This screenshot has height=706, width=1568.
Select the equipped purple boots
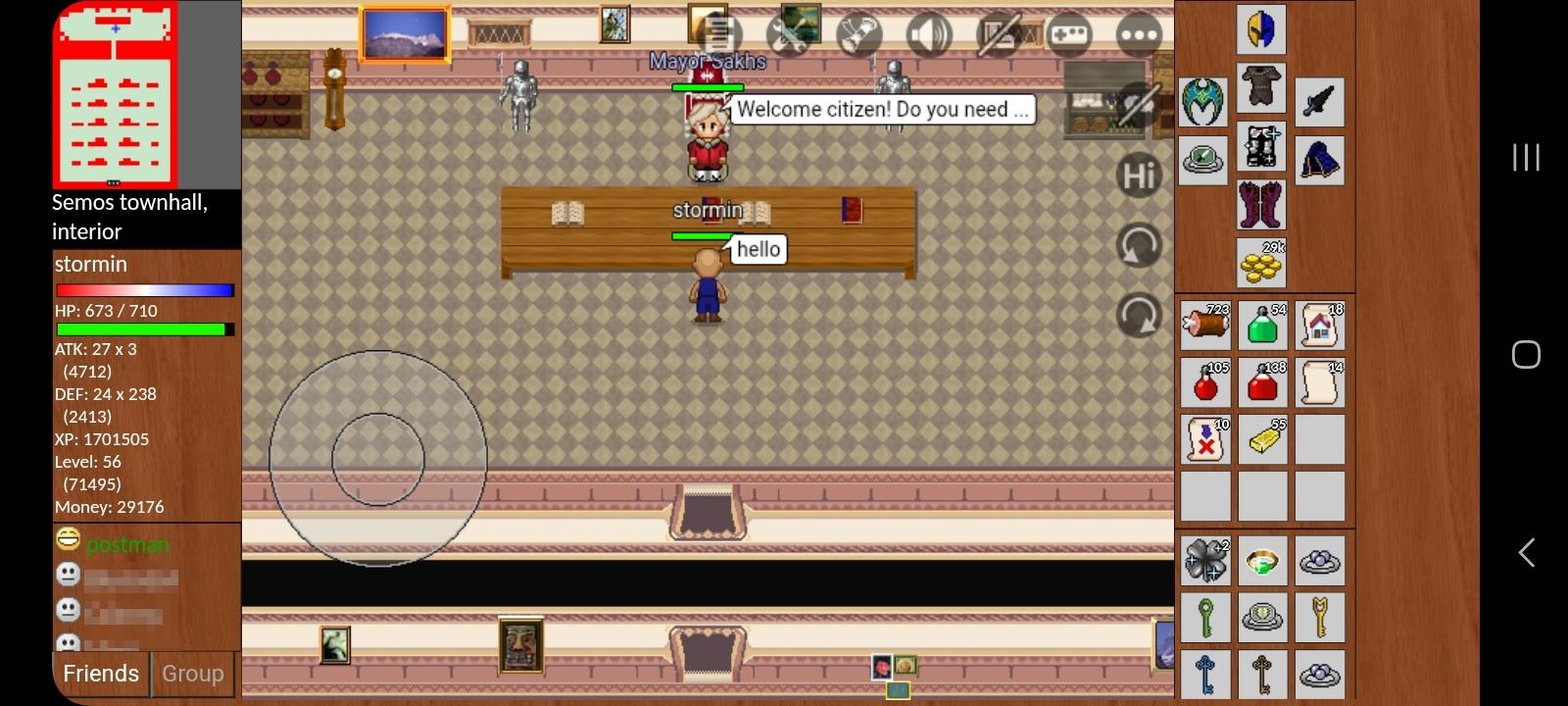click(x=1262, y=204)
